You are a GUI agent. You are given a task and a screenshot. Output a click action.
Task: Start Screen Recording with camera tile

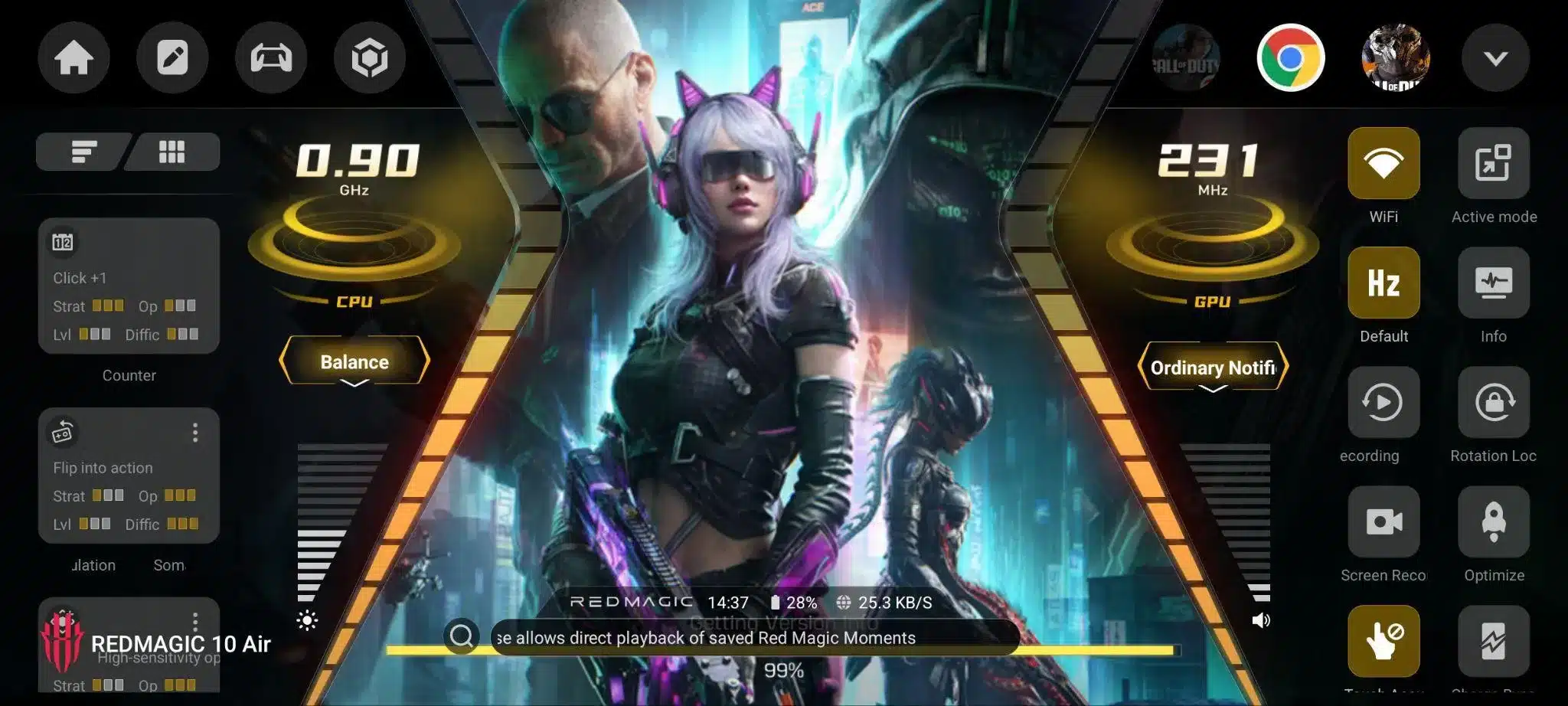(1383, 521)
